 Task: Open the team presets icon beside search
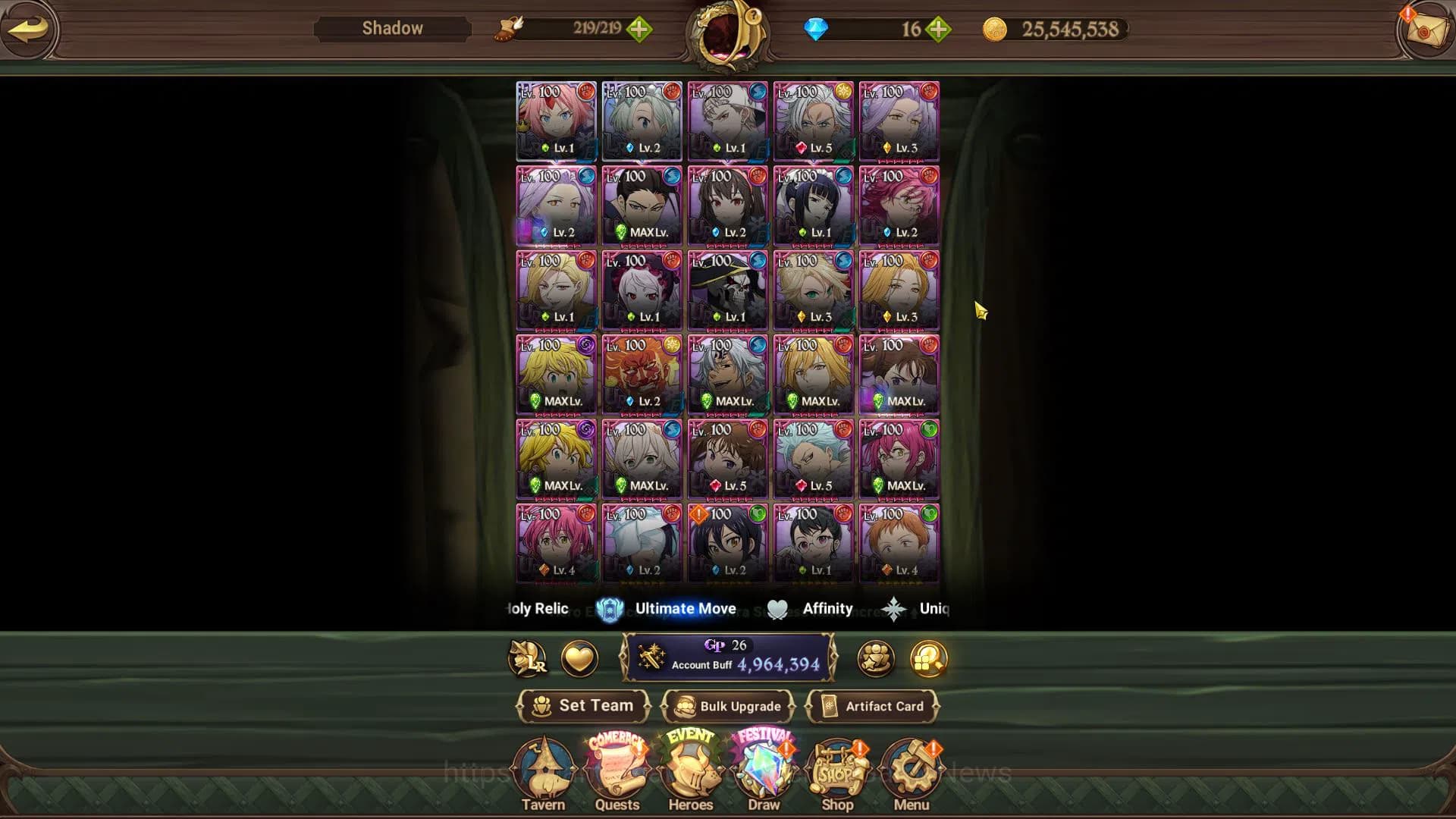click(876, 659)
